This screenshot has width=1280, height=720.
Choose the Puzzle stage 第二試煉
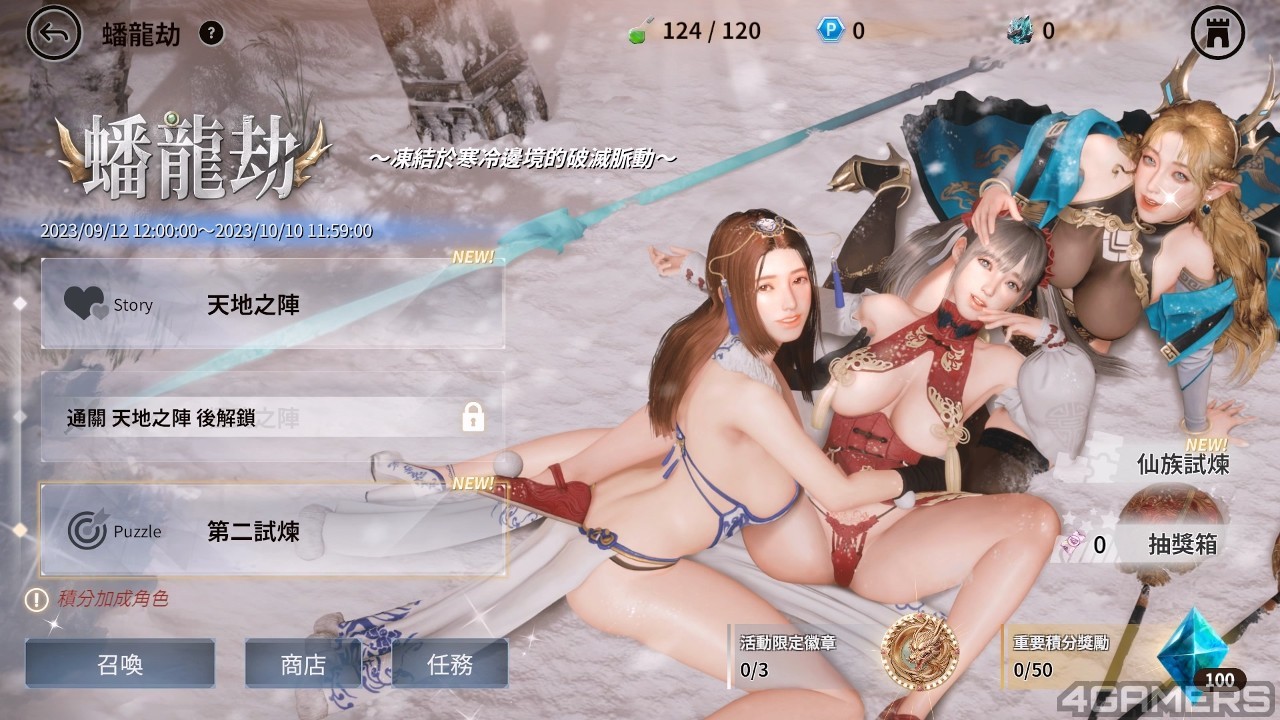click(272, 530)
